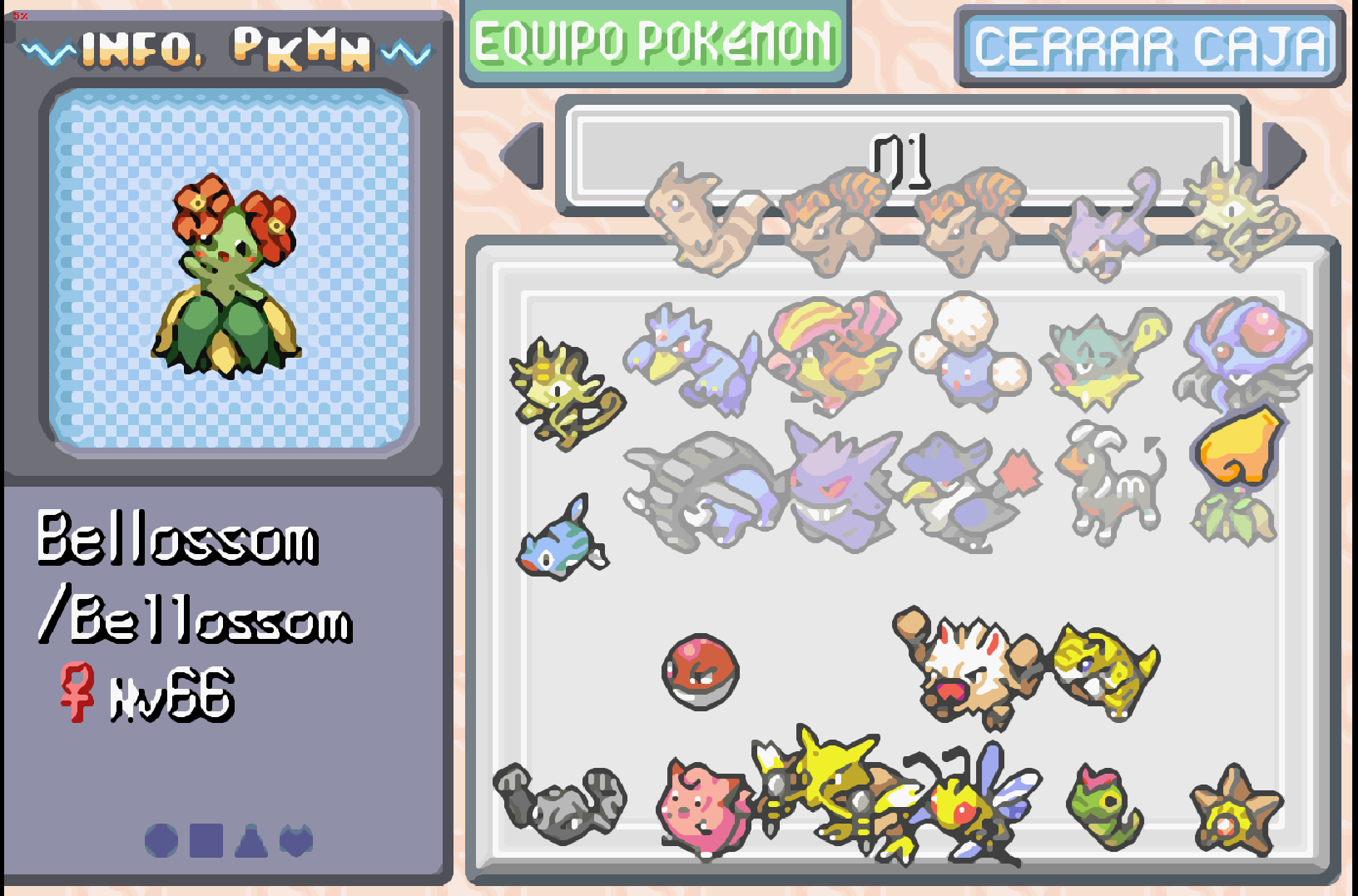This screenshot has width=1358, height=896.
Task: Select the Caterpie box slot
Action: pos(1104,807)
